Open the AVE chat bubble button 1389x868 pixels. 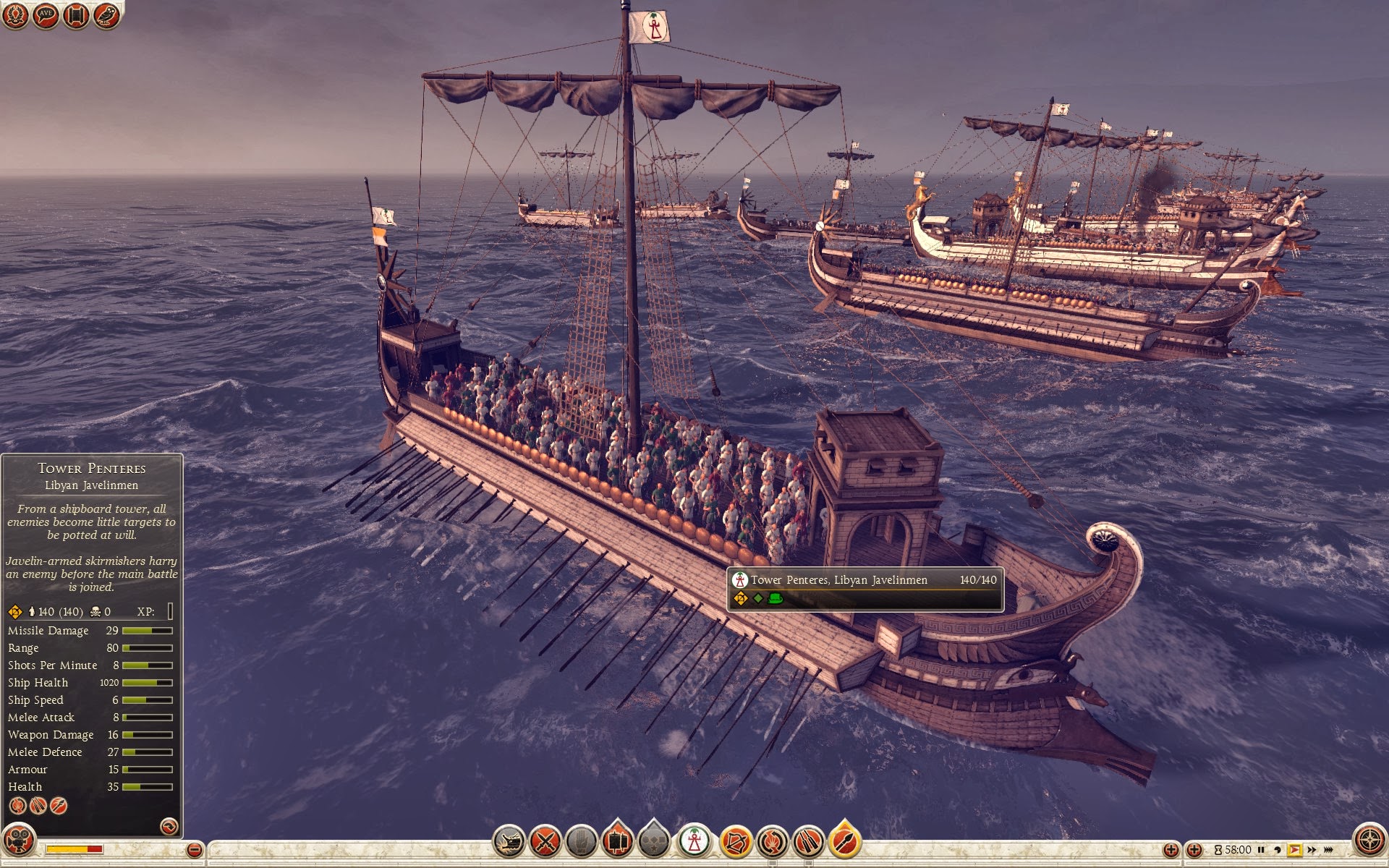click(46, 15)
